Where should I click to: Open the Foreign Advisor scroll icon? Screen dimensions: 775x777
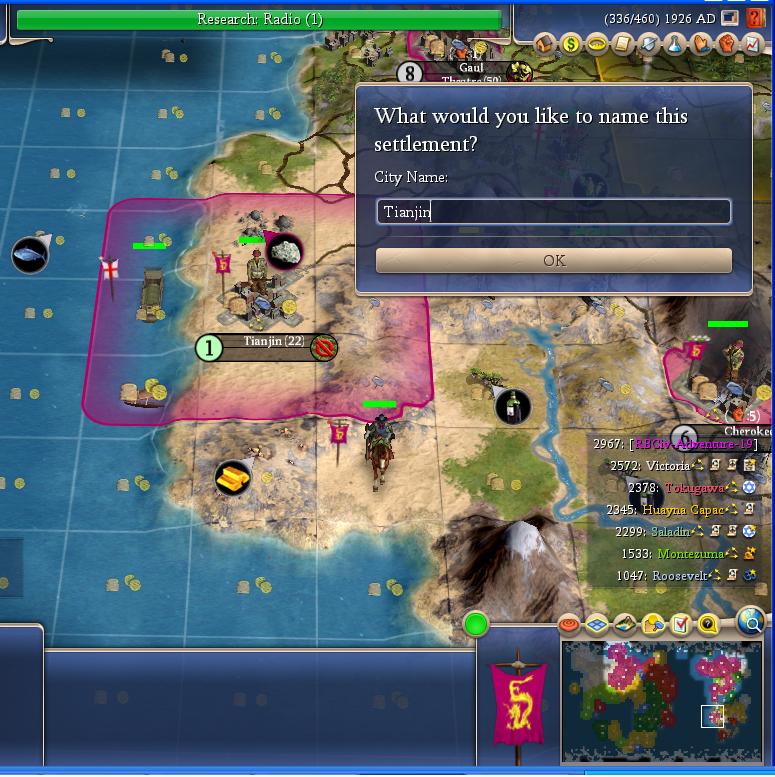point(623,43)
